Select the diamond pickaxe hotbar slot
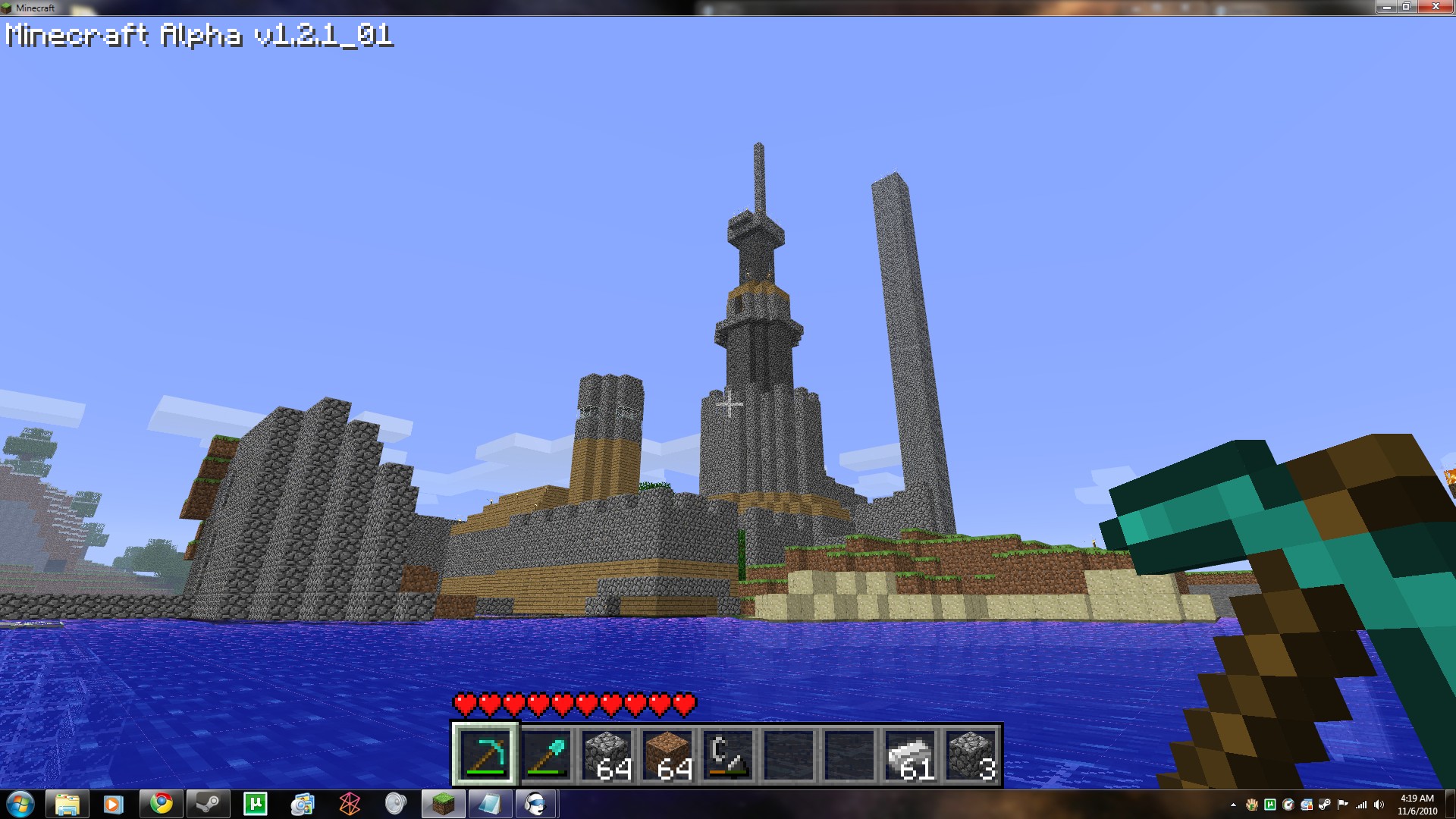 coord(485,755)
